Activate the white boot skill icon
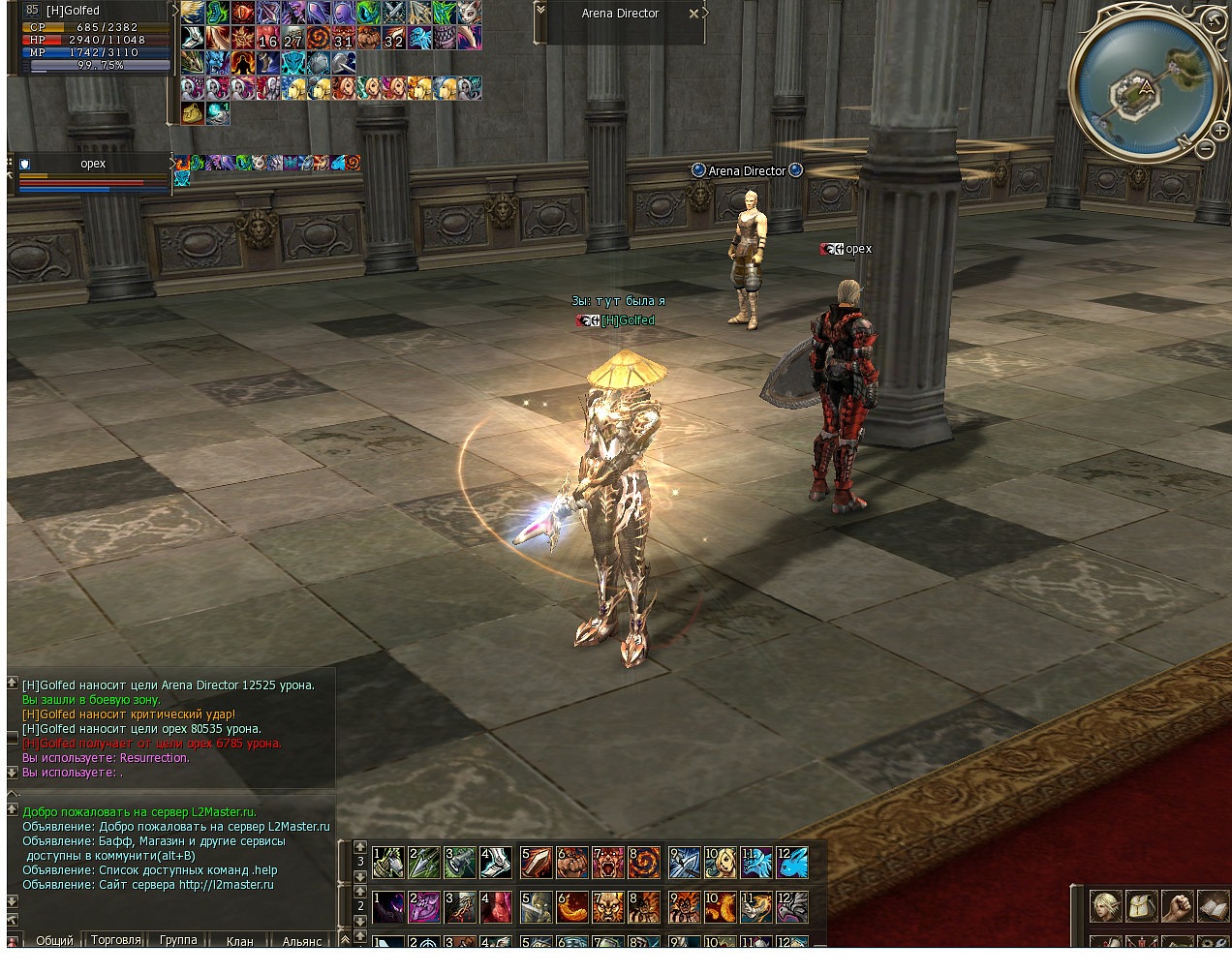1232x973 pixels. point(497,863)
